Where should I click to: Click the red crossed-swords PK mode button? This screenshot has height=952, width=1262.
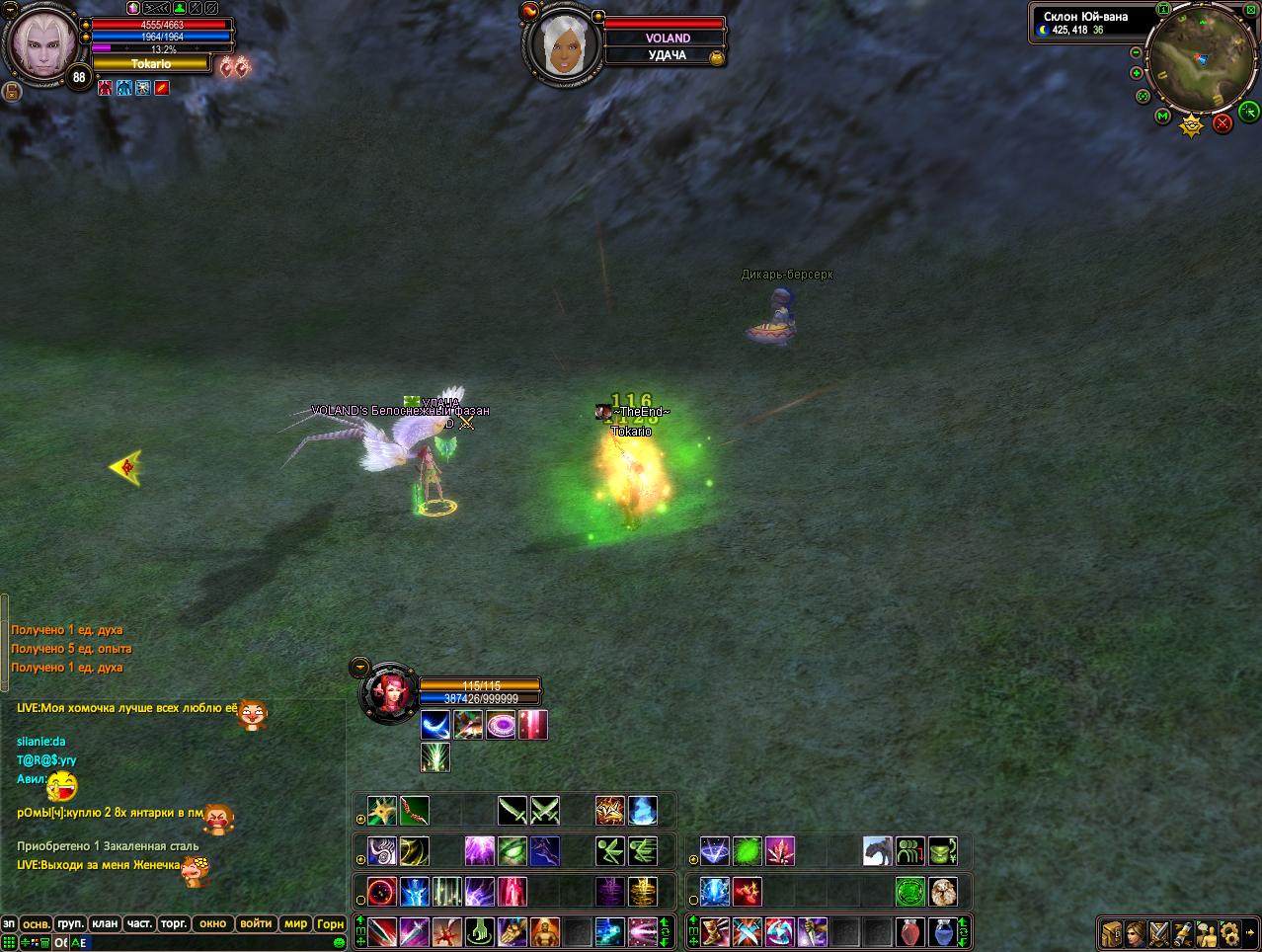pos(1223,122)
